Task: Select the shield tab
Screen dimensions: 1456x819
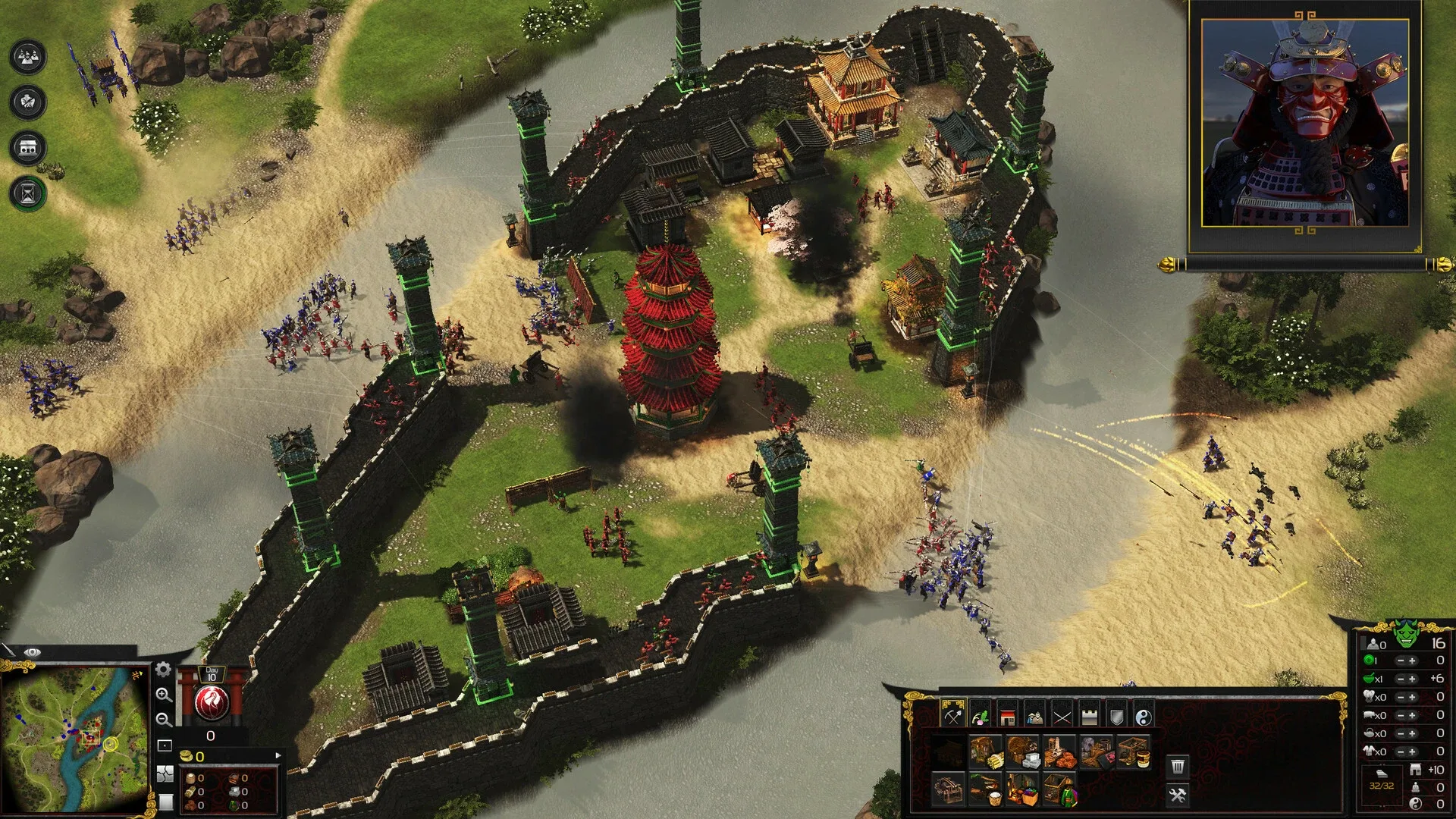Action: 1116,715
